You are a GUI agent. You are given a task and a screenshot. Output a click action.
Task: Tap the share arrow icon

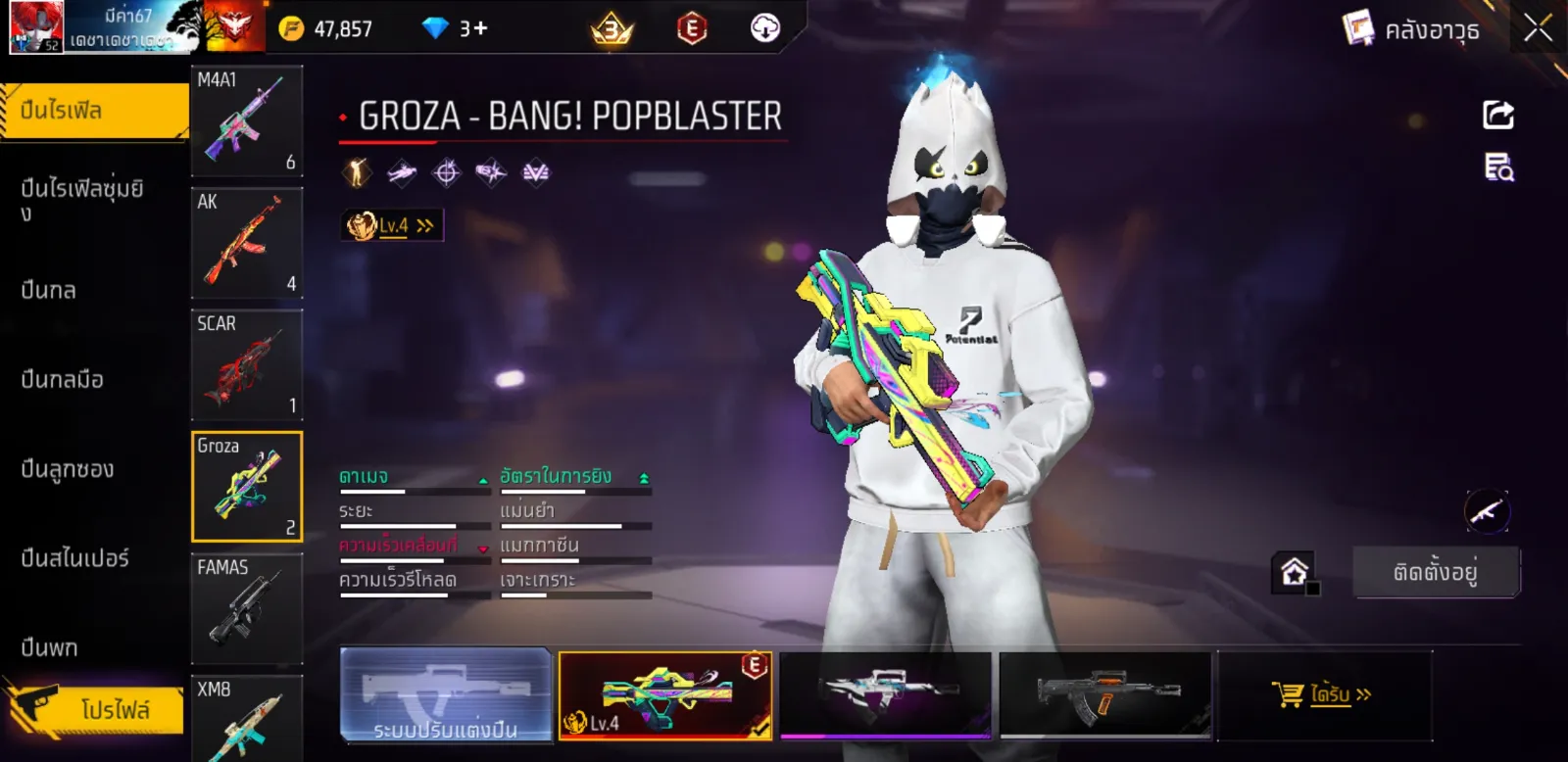tap(1497, 115)
